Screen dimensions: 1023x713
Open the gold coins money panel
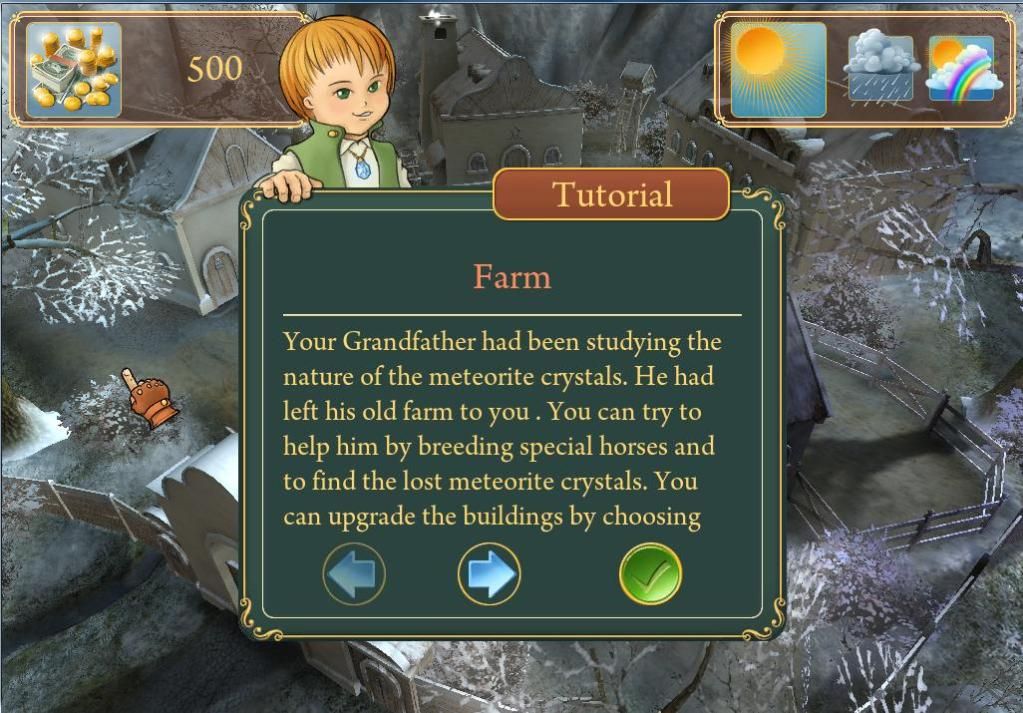pyautogui.click(x=73, y=70)
